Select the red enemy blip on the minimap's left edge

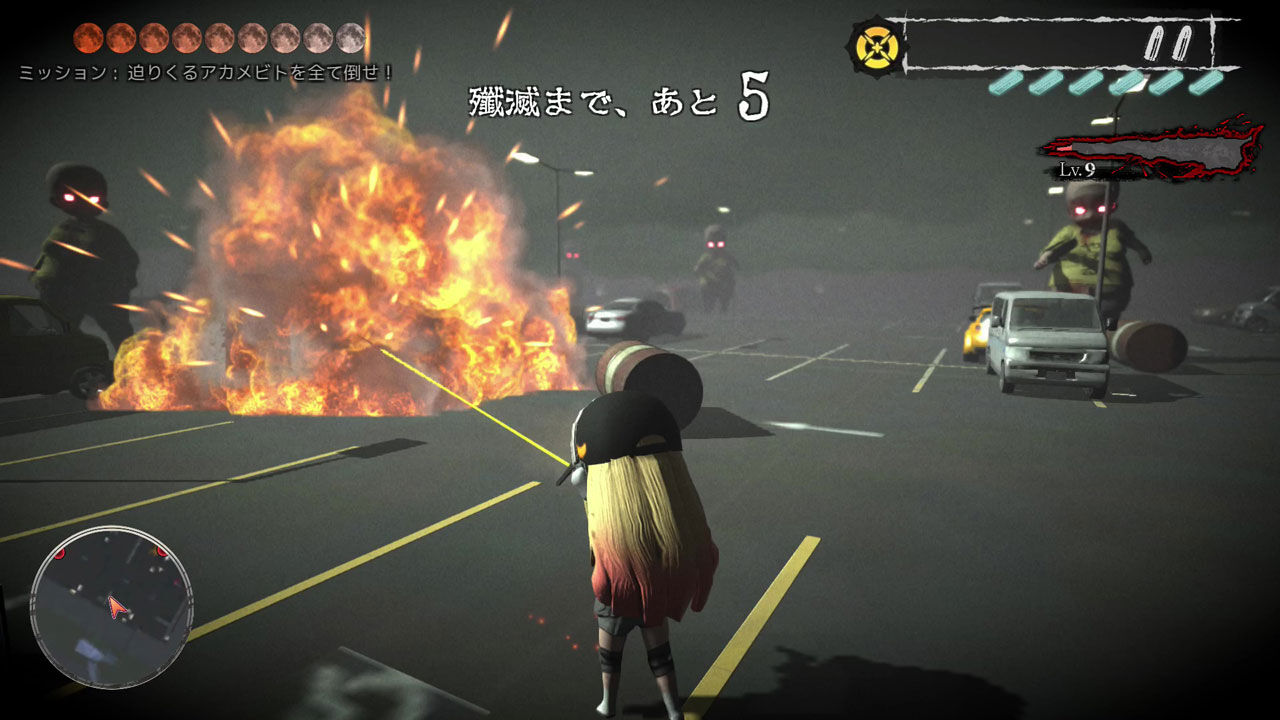pyautogui.click(x=60, y=555)
